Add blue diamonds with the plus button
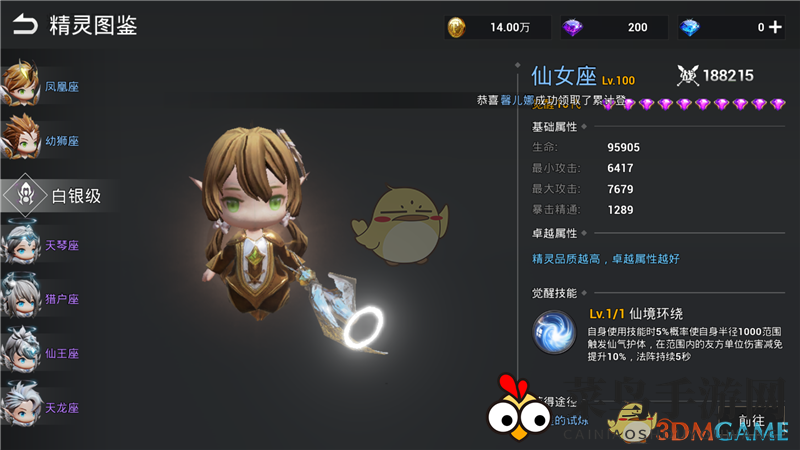Viewport: 800px width, 450px height. pos(775,28)
